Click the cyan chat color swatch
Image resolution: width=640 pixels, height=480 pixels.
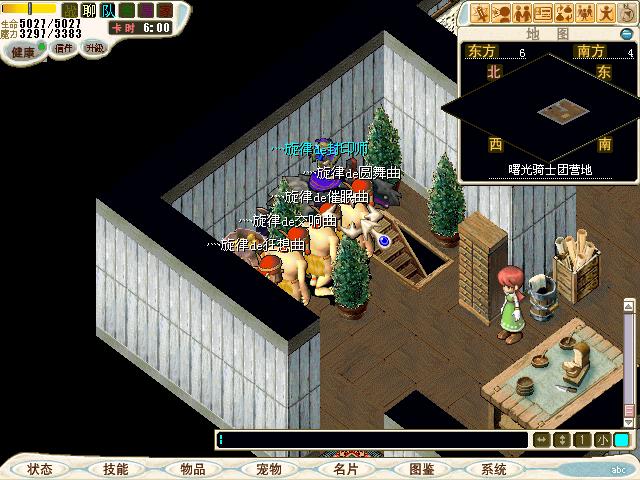click(x=621, y=440)
